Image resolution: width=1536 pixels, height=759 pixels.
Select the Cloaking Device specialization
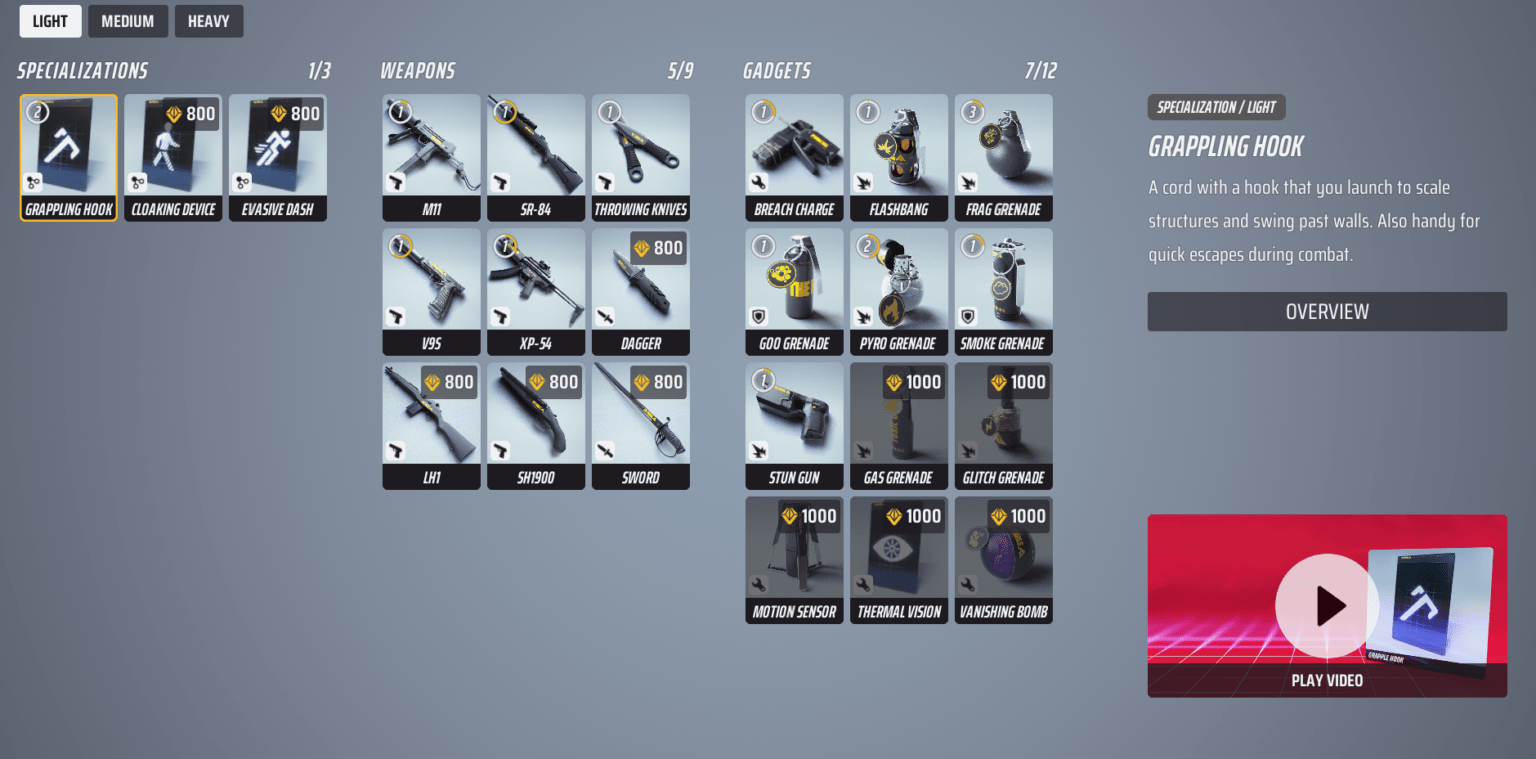click(172, 157)
